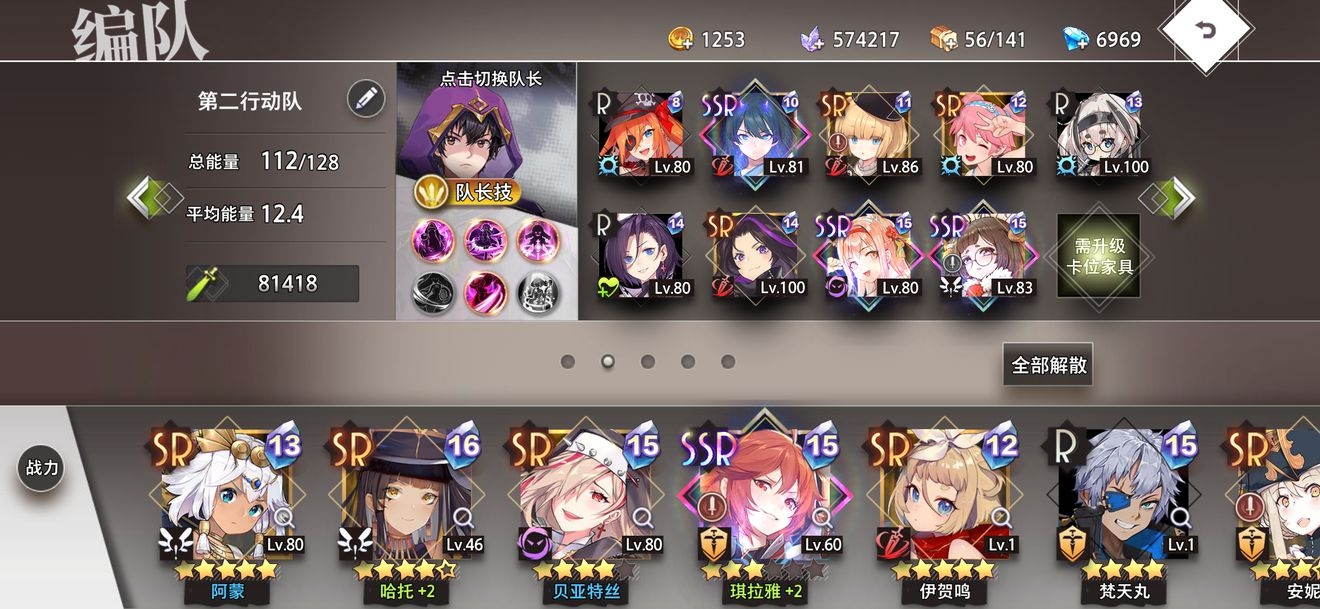The height and width of the screenshot is (609, 1320).
Task: Switch captain via the hooded leader portrait
Action: (486, 131)
